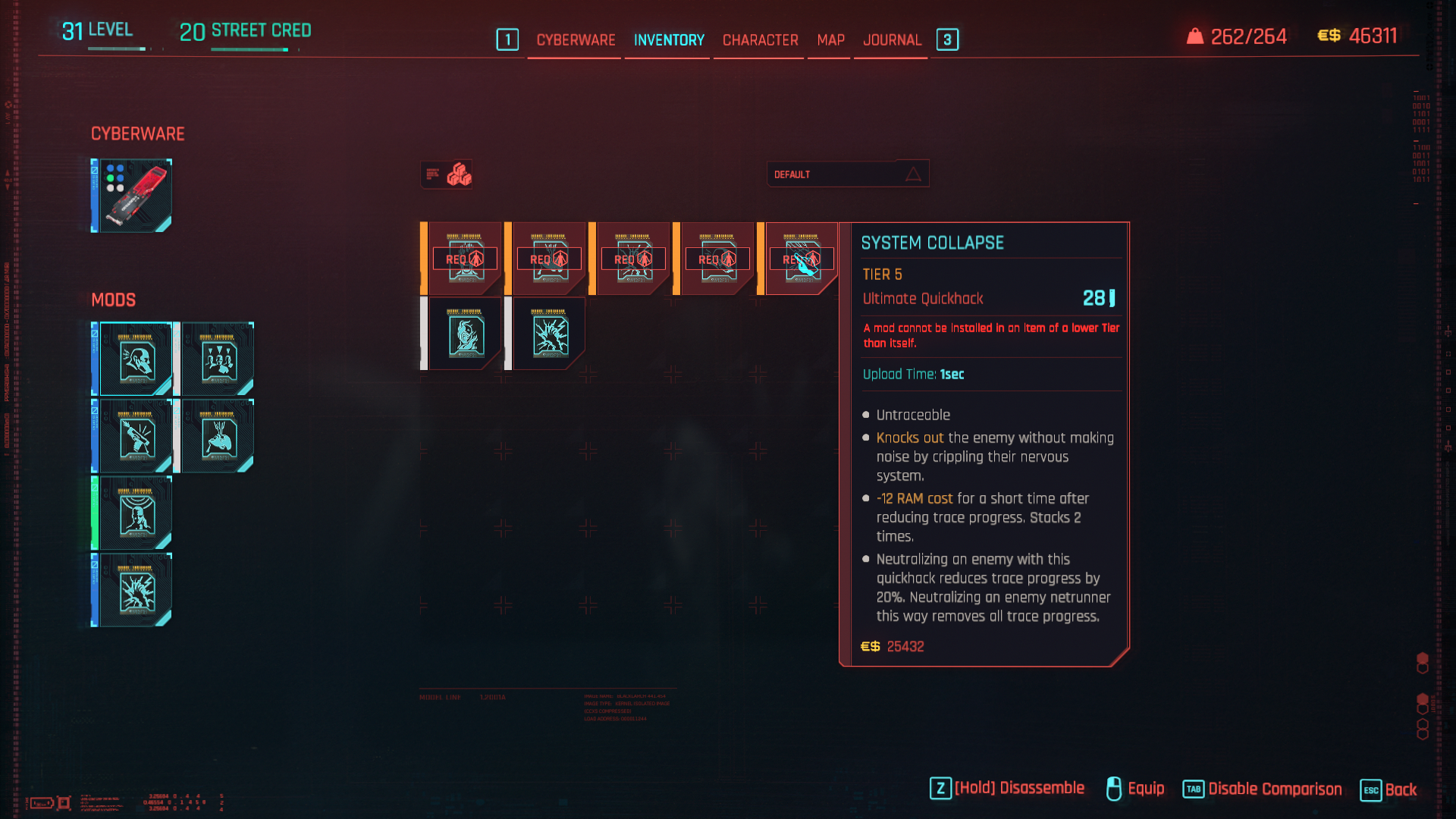Click the notification bell icon showing 262/264
The image size is (1456, 819).
pyautogui.click(x=1197, y=34)
